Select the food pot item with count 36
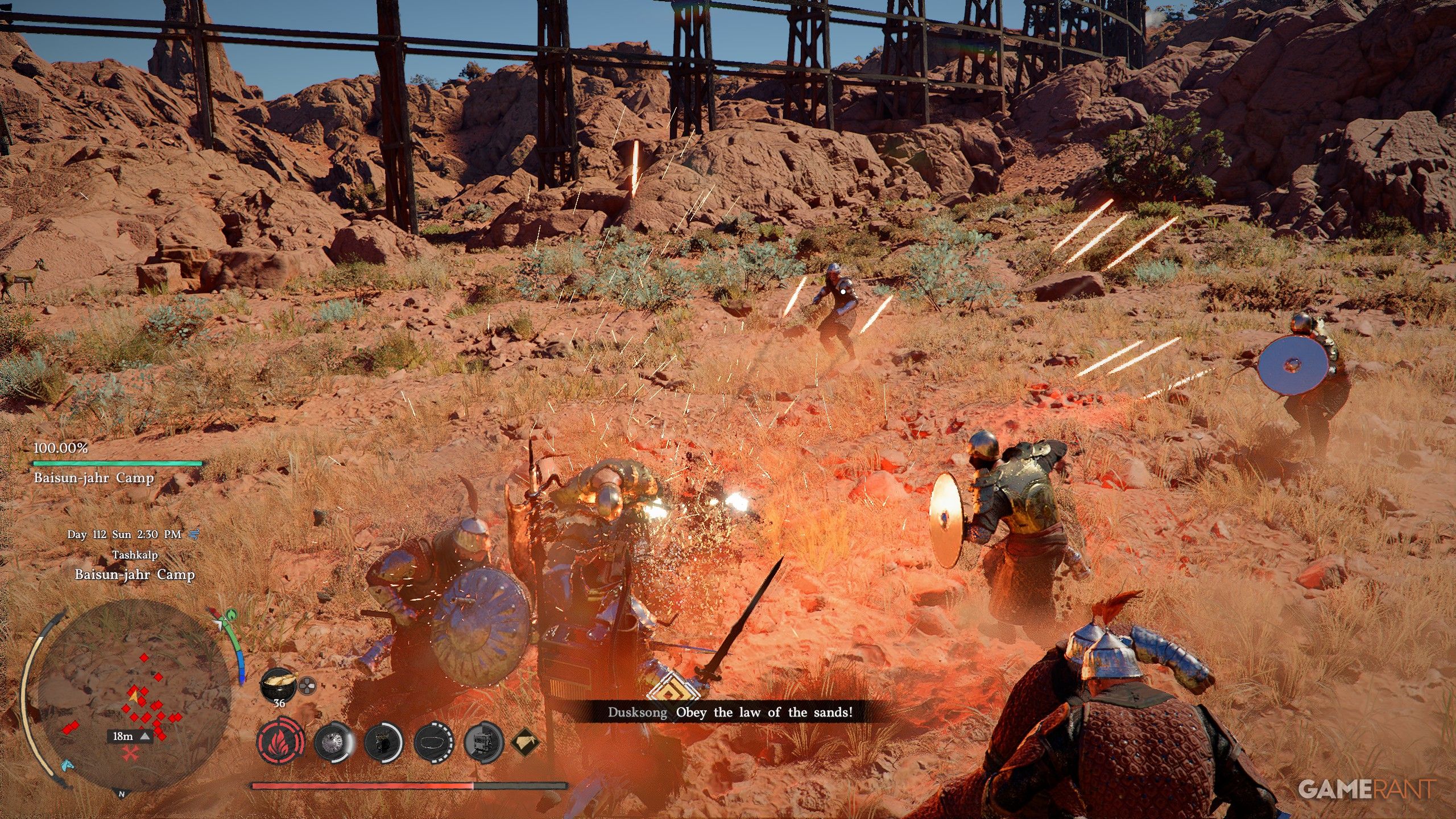Screen dimensions: 1456x819 point(279,683)
